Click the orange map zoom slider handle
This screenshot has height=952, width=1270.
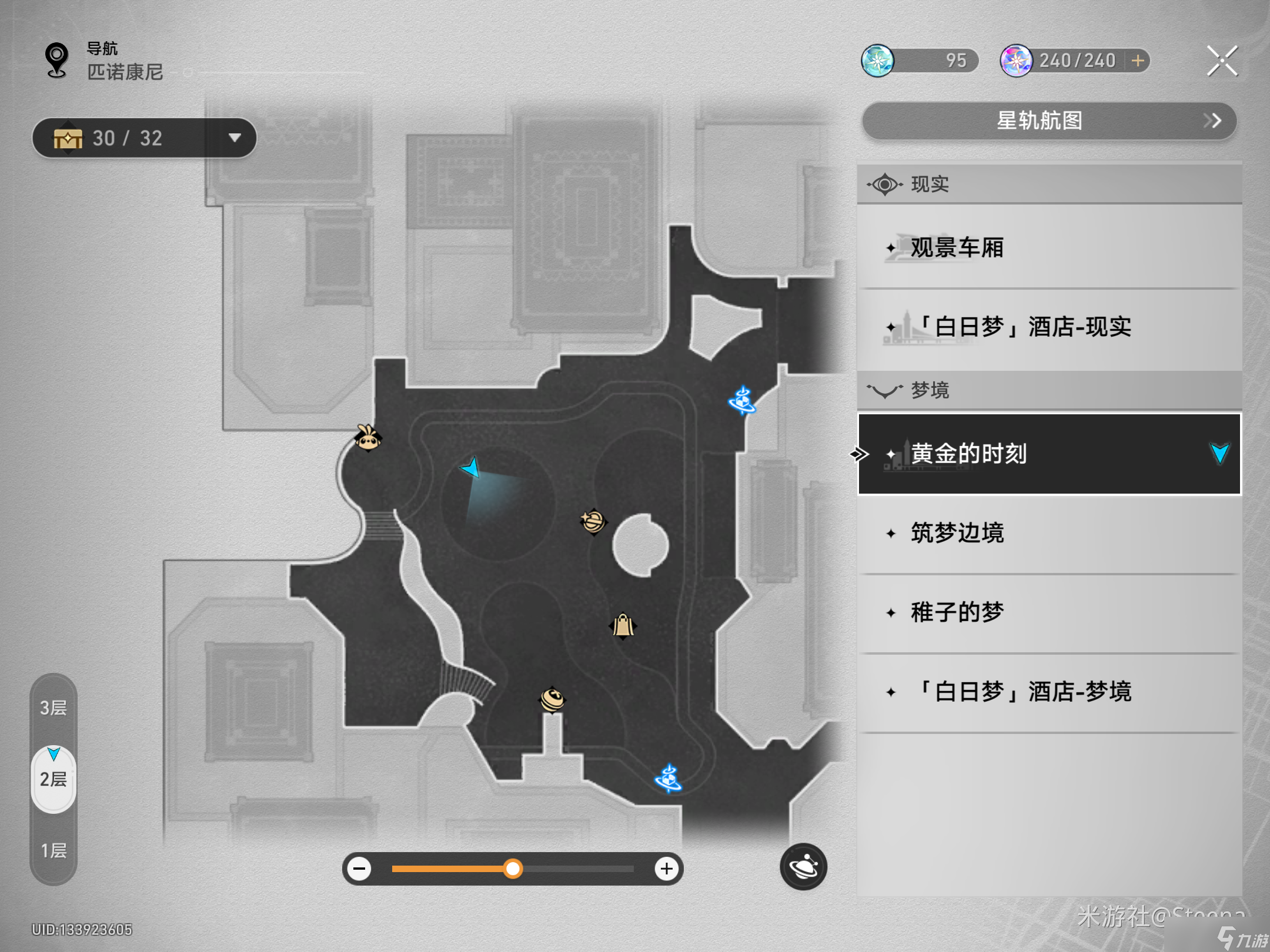coord(513,869)
